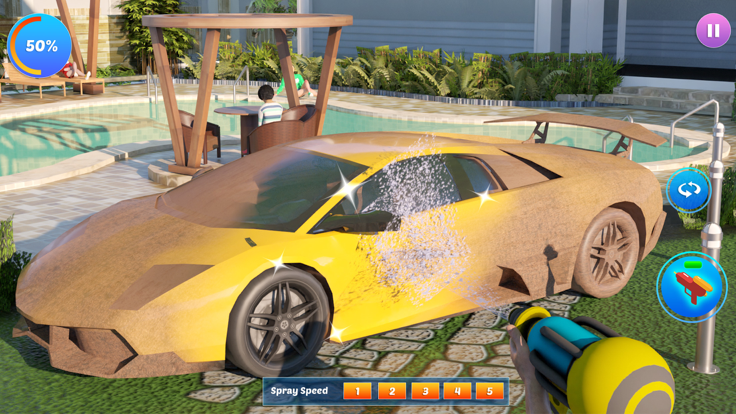Choose spray speed 3
Screen dimensions: 736x414
tap(424, 391)
